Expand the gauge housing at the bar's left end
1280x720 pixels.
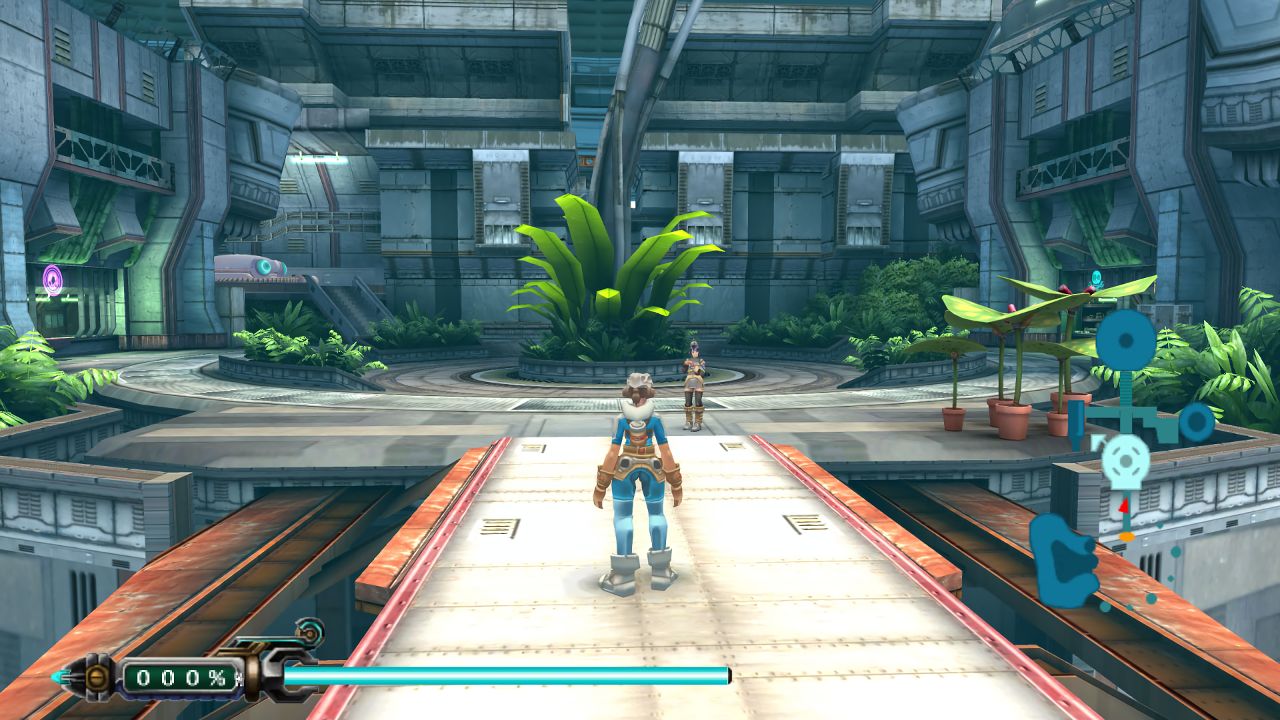pyautogui.click(x=95, y=678)
